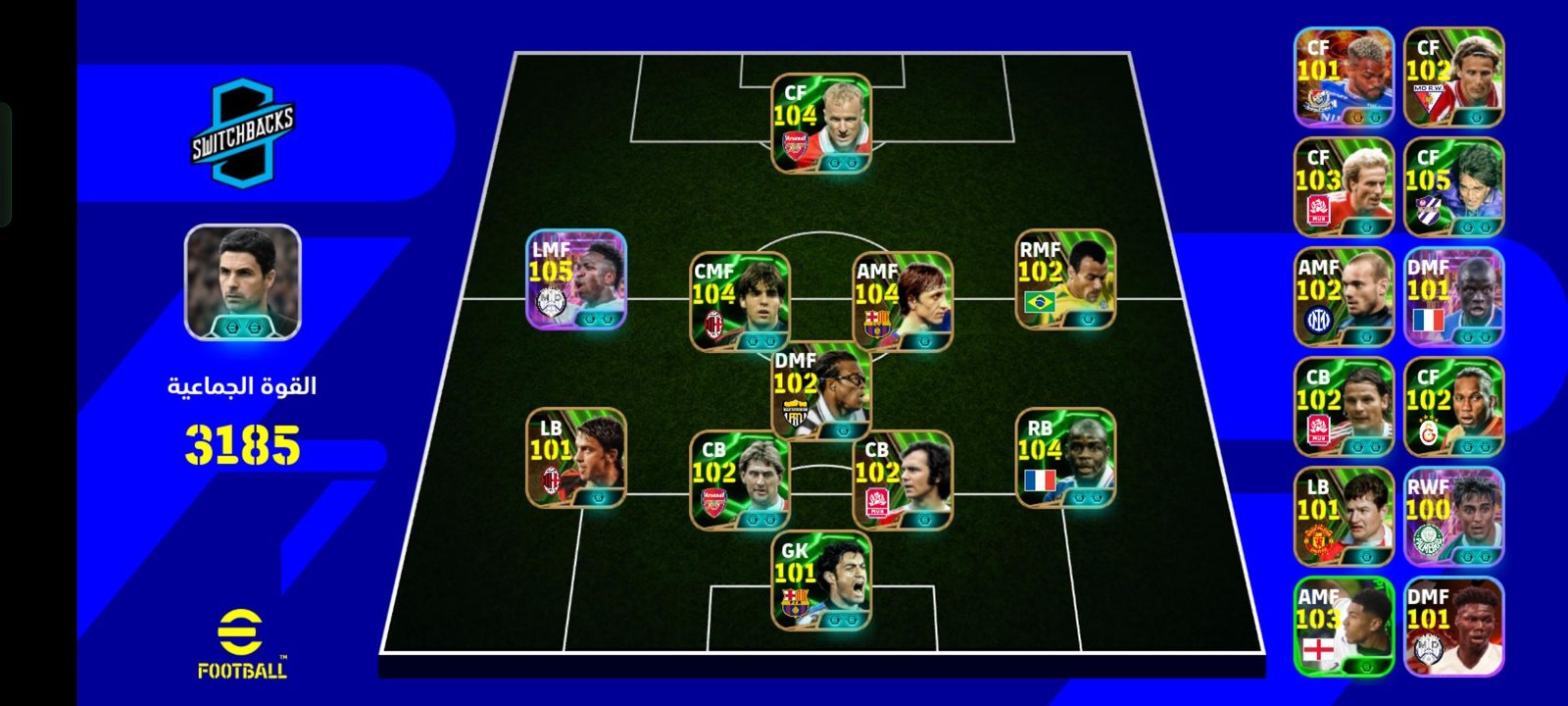The image size is (1568, 706).
Task: Click the Switchbacks team emblem
Action: [242, 132]
